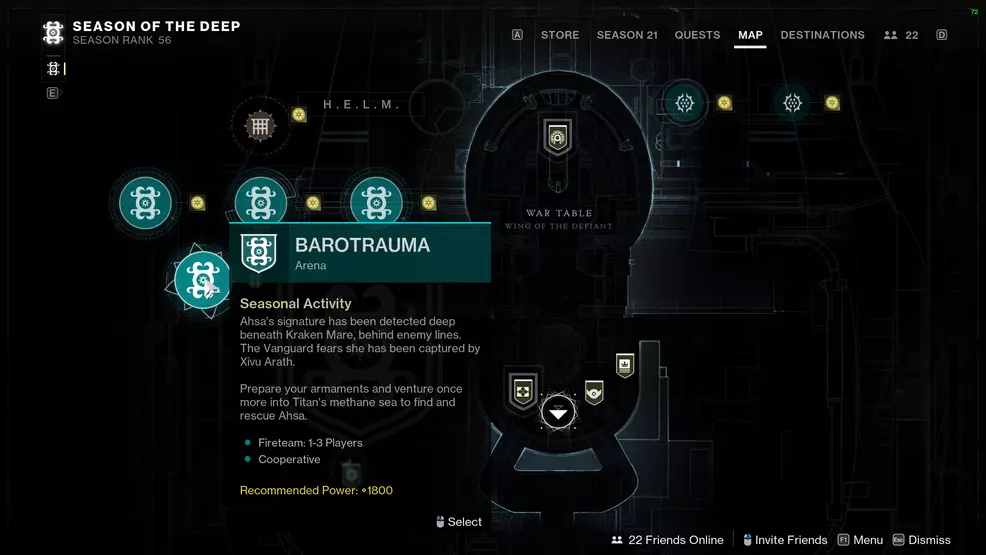This screenshot has height=555, width=986.
Task: Select the crown banner vendor icon
Action: tap(625, 366)
